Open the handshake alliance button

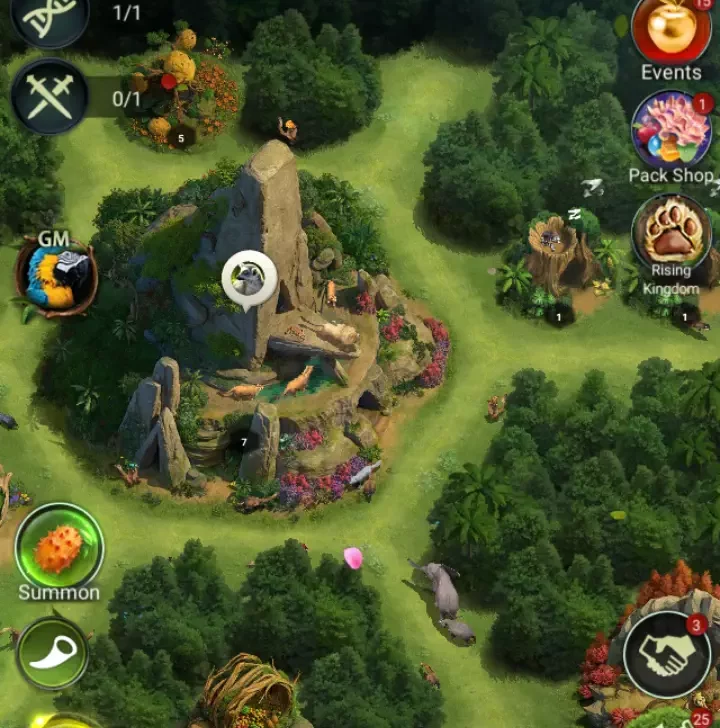click(667, 654)
